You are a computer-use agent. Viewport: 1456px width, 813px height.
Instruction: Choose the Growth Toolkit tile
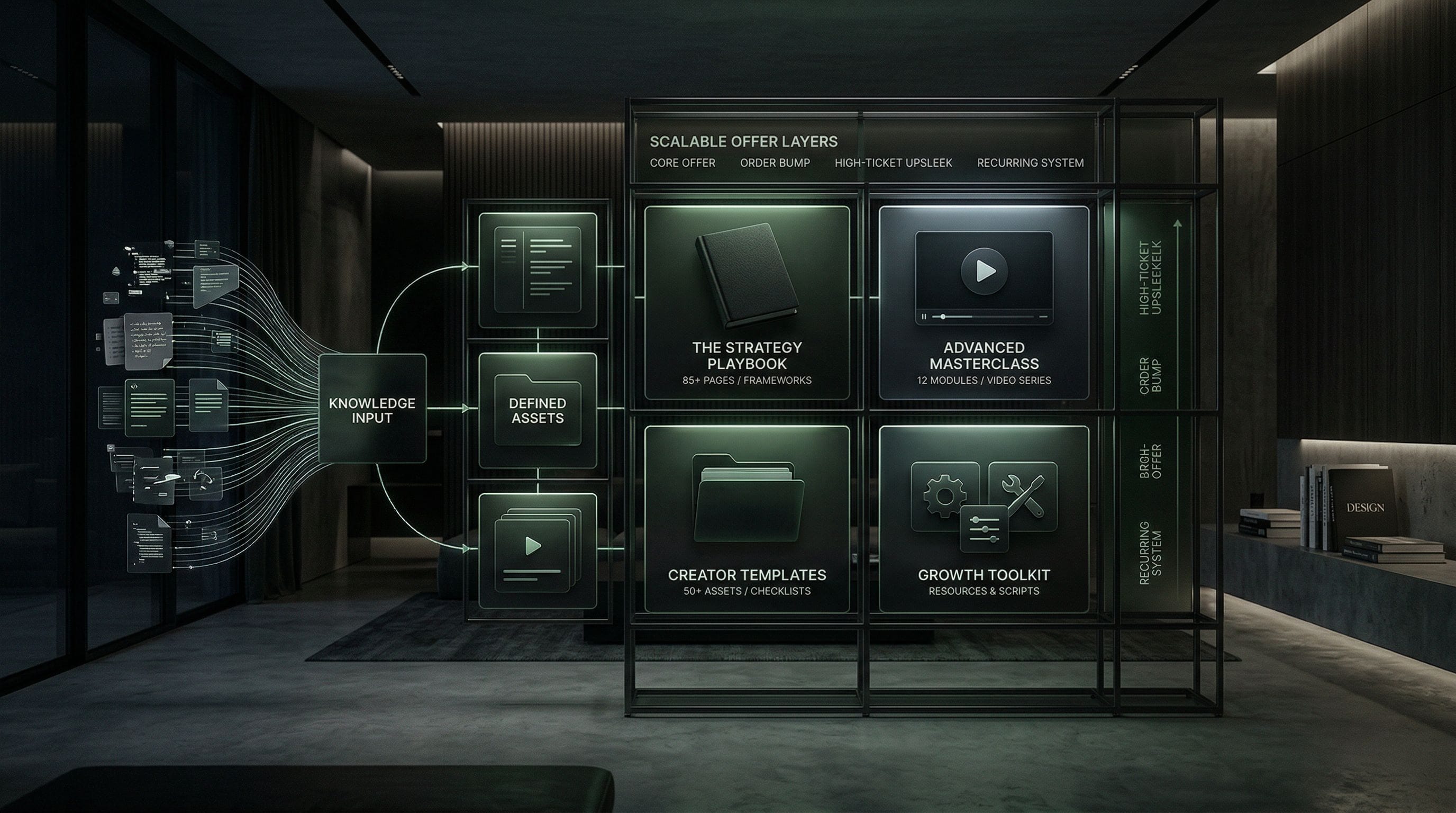tap(984, 518)
